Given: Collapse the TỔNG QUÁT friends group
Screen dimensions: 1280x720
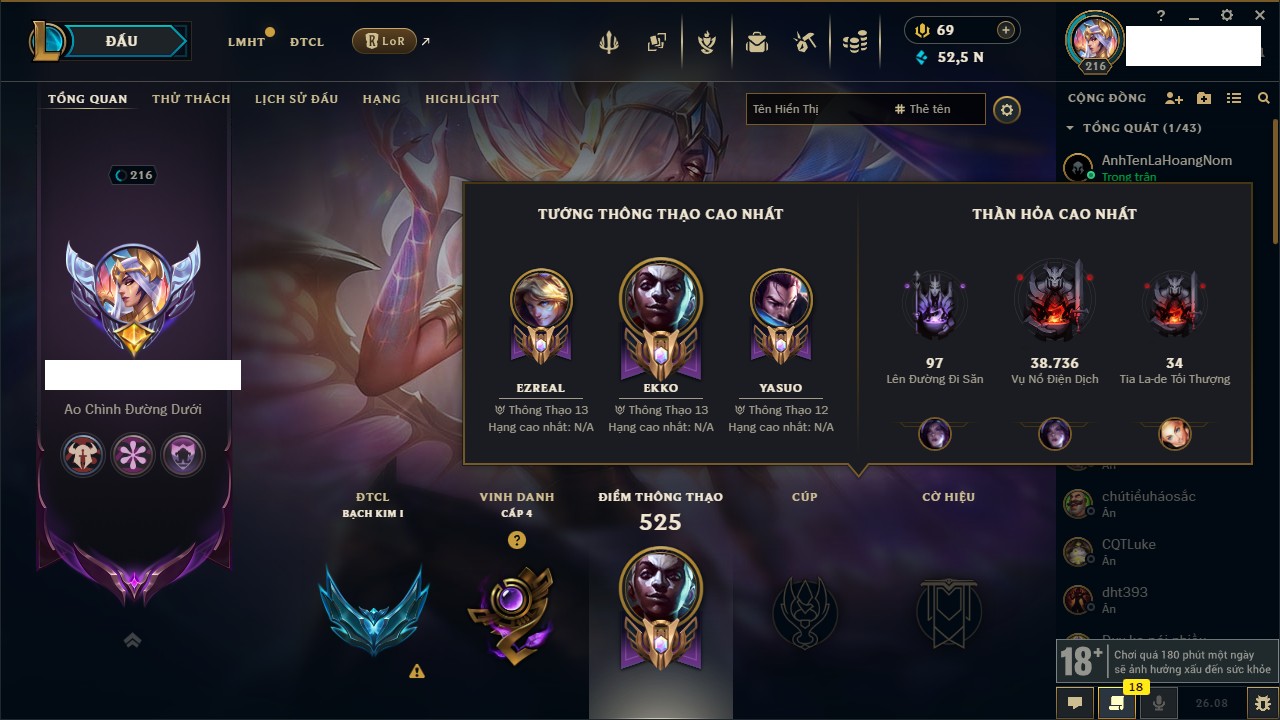Looking at the screenshot, I should [1071, 128].
